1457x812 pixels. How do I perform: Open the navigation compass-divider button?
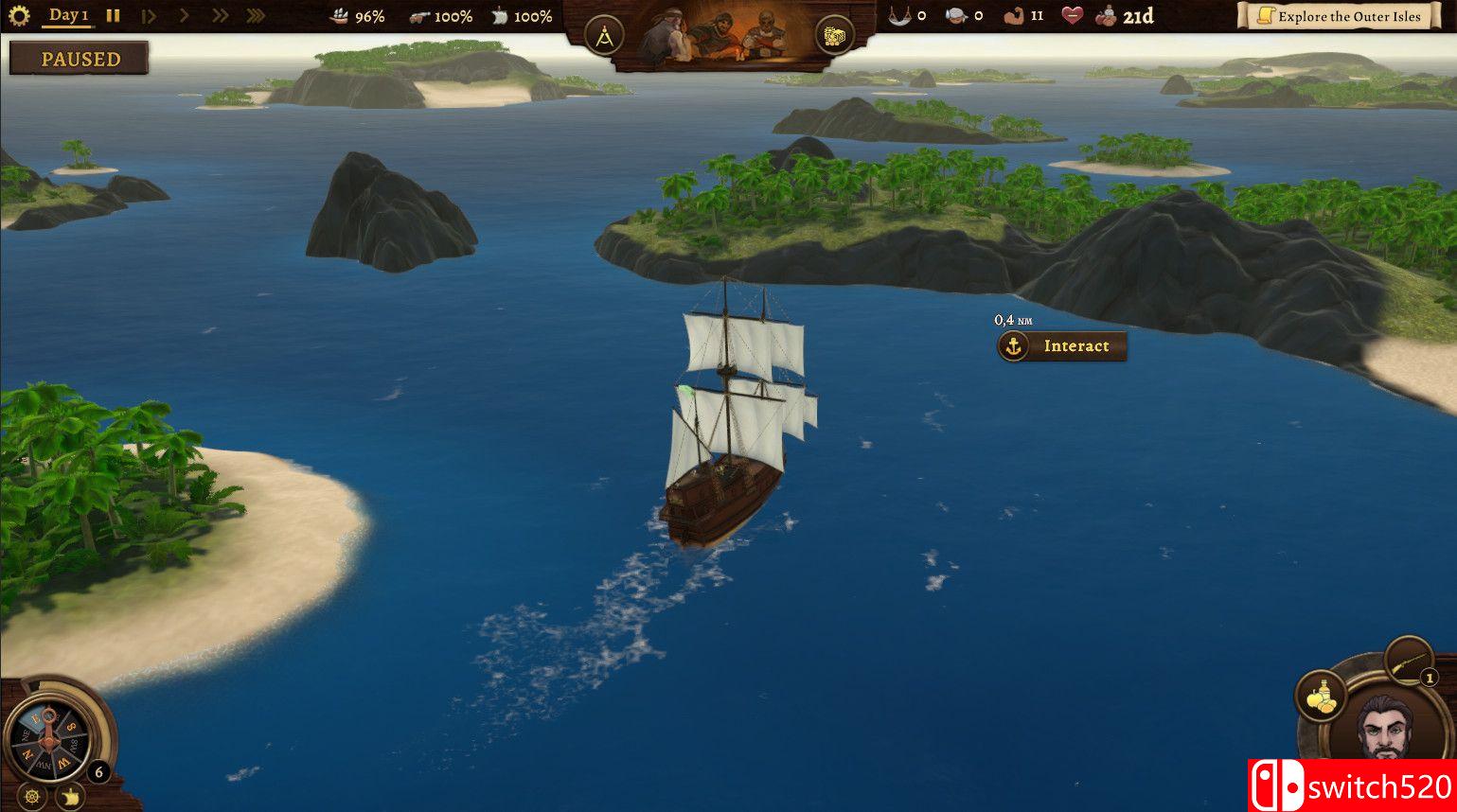(604, 37)
